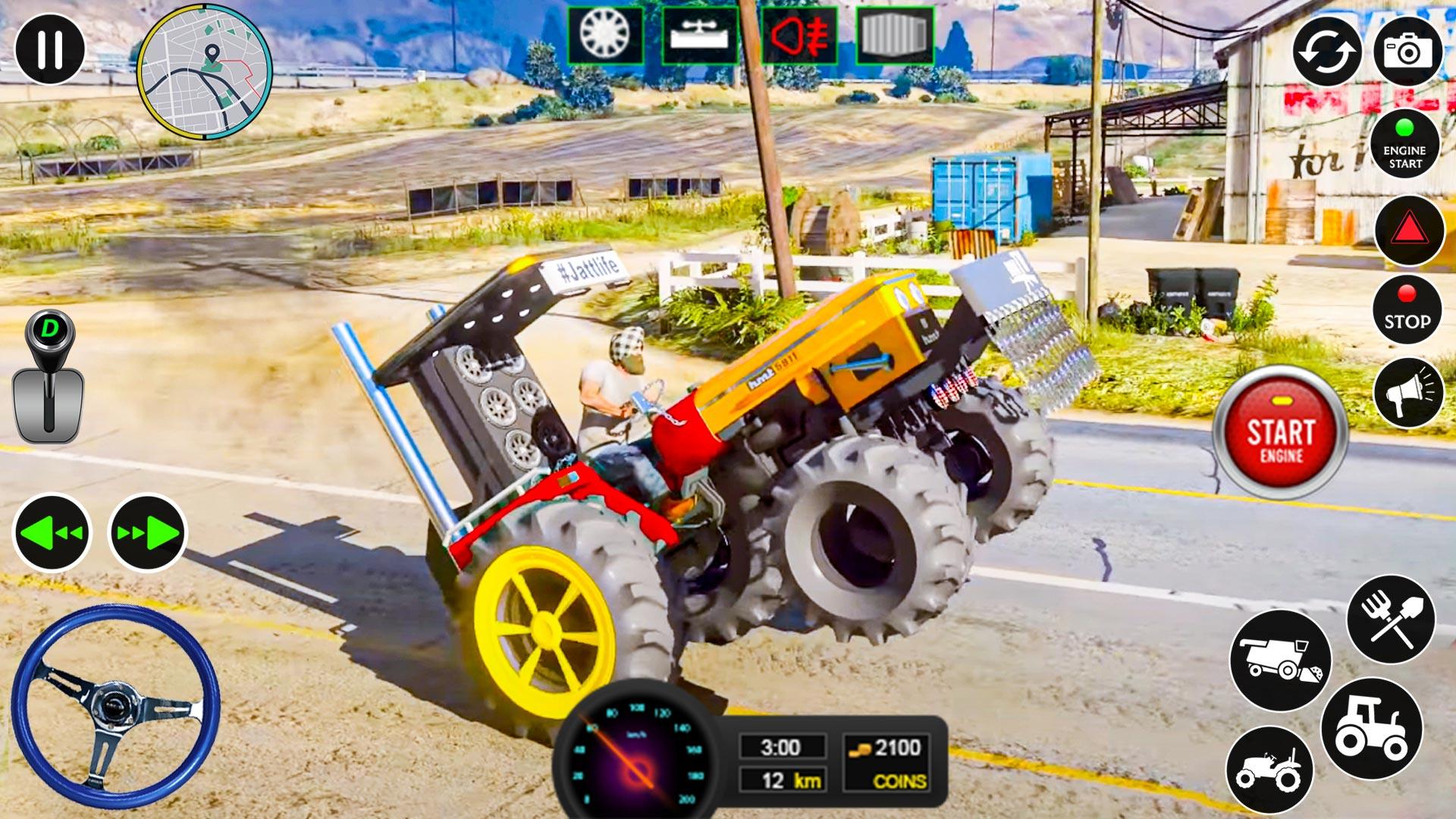The height and width of the screenshot is (819, 1456).
Task: Open the engine parts icon
Action: click(698, 33)
